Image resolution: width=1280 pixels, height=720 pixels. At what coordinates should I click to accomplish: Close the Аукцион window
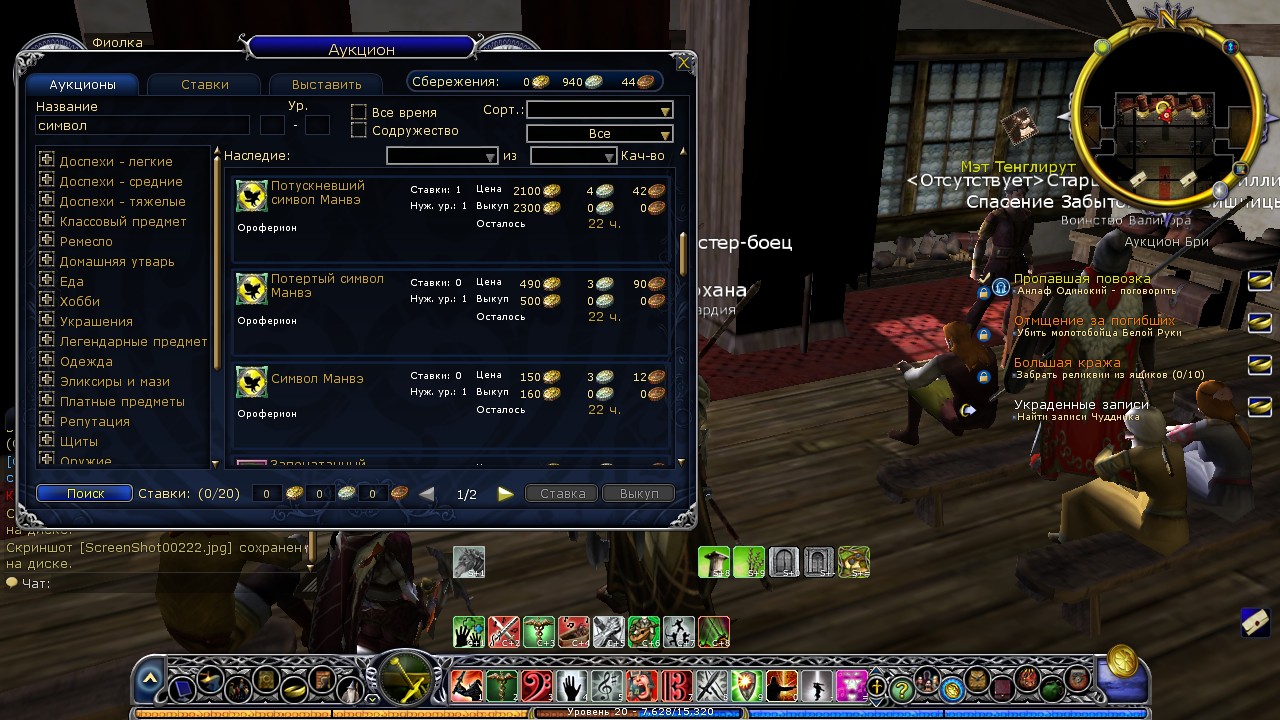(684, 63)
